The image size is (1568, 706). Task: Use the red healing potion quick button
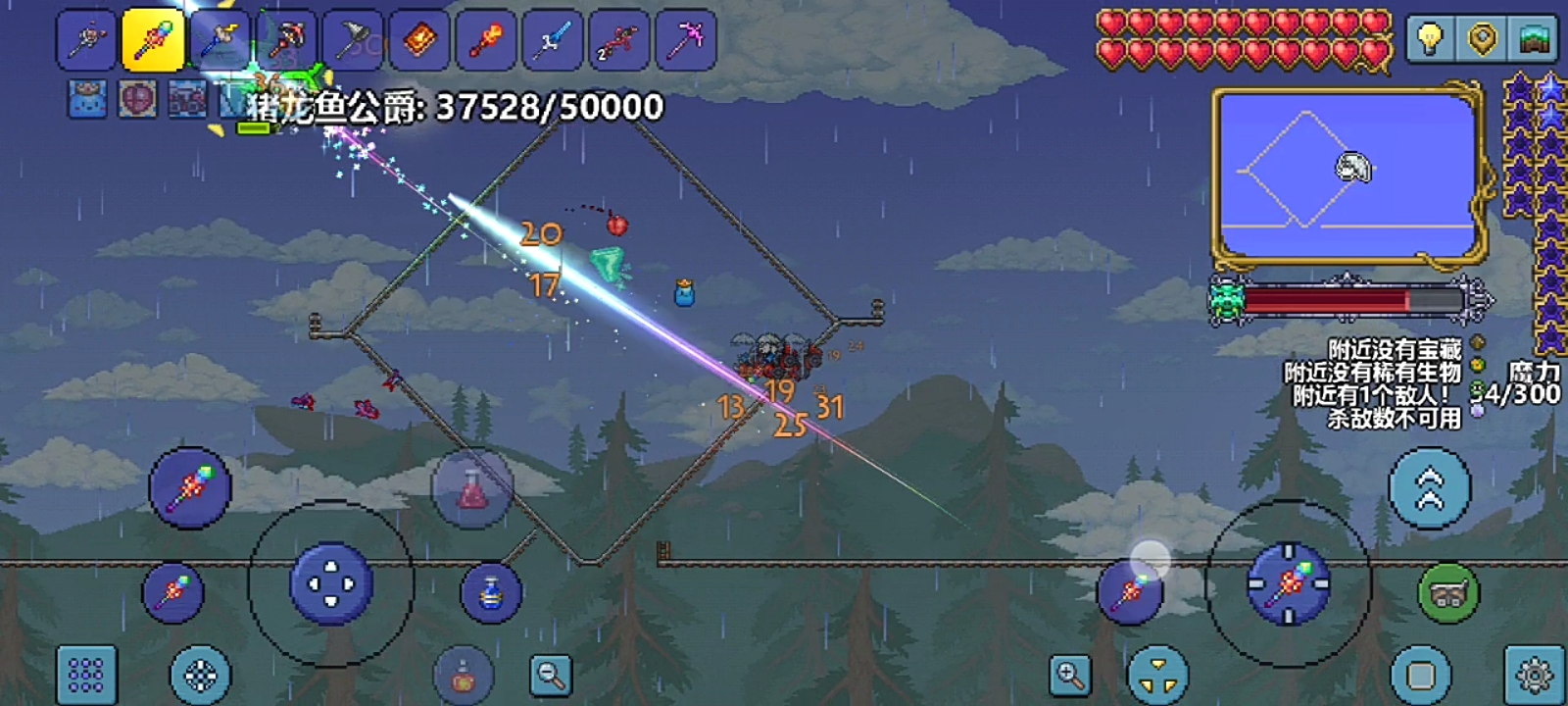[472, 487]
